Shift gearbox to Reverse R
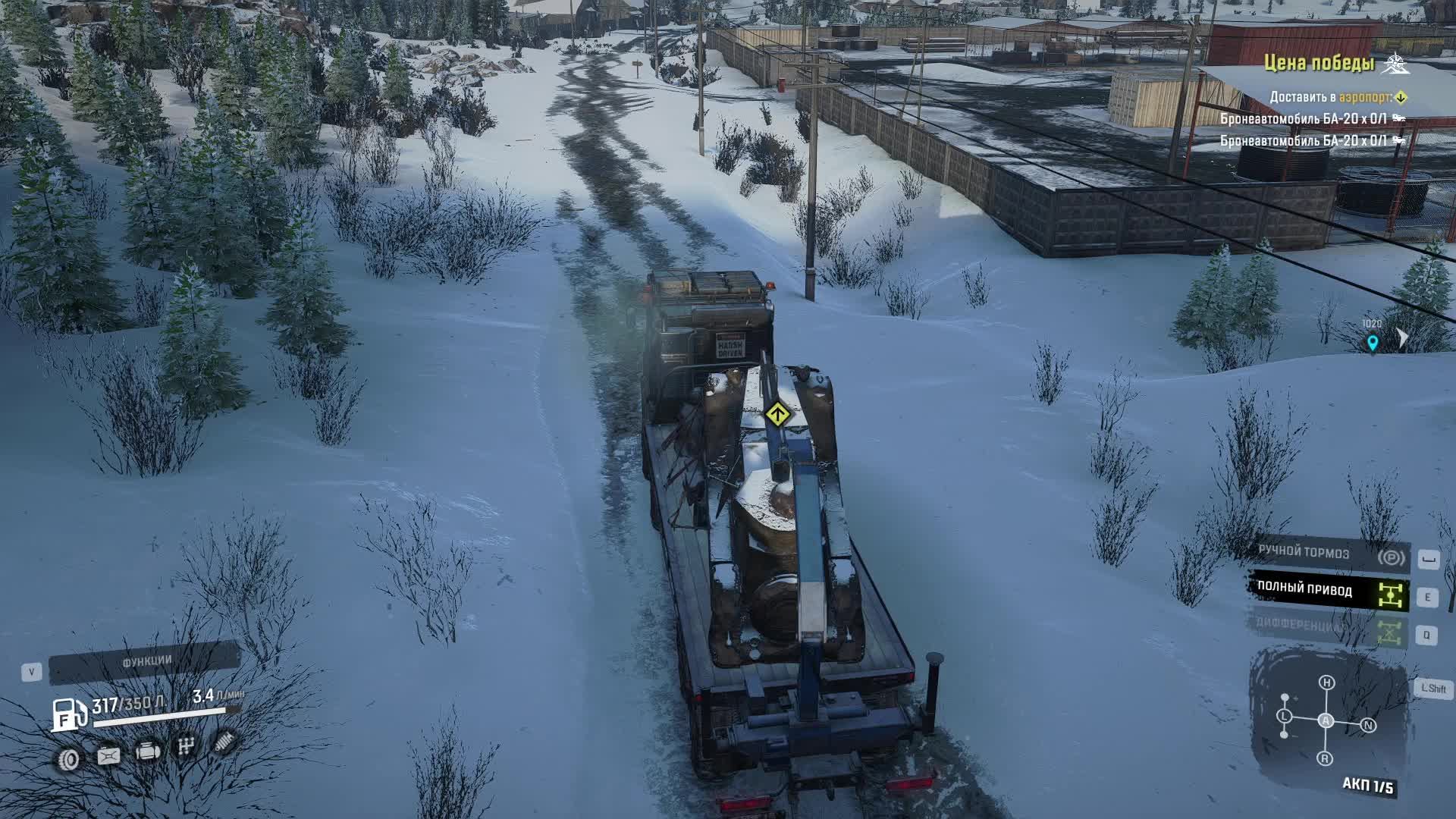The height and width of the screenshot is (819, 1456). [x=1325, y=758]
